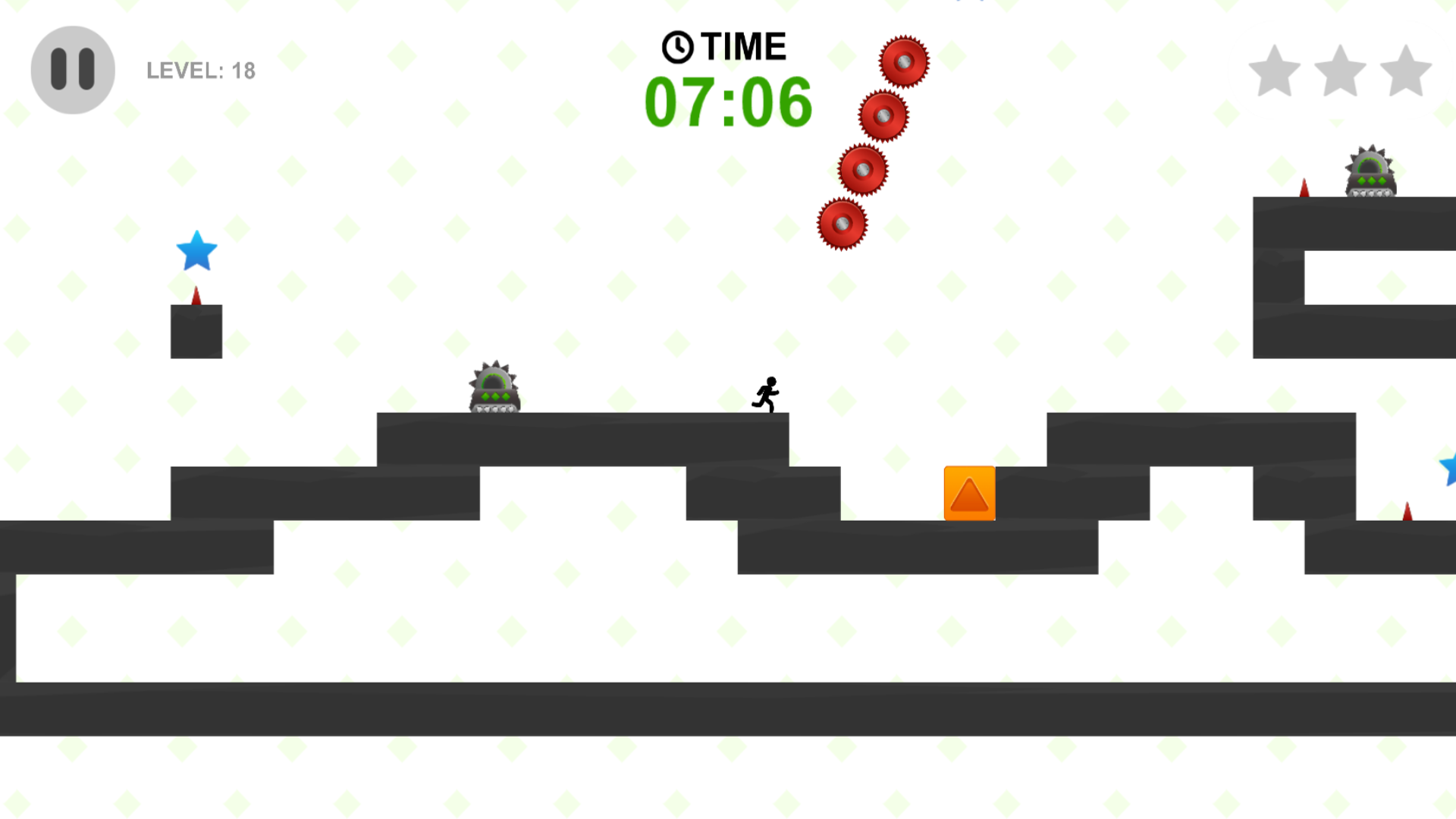Select the blue collectible star above the pillar
1456x819 pixels.
pyautogui.click(x=197, y=251)
